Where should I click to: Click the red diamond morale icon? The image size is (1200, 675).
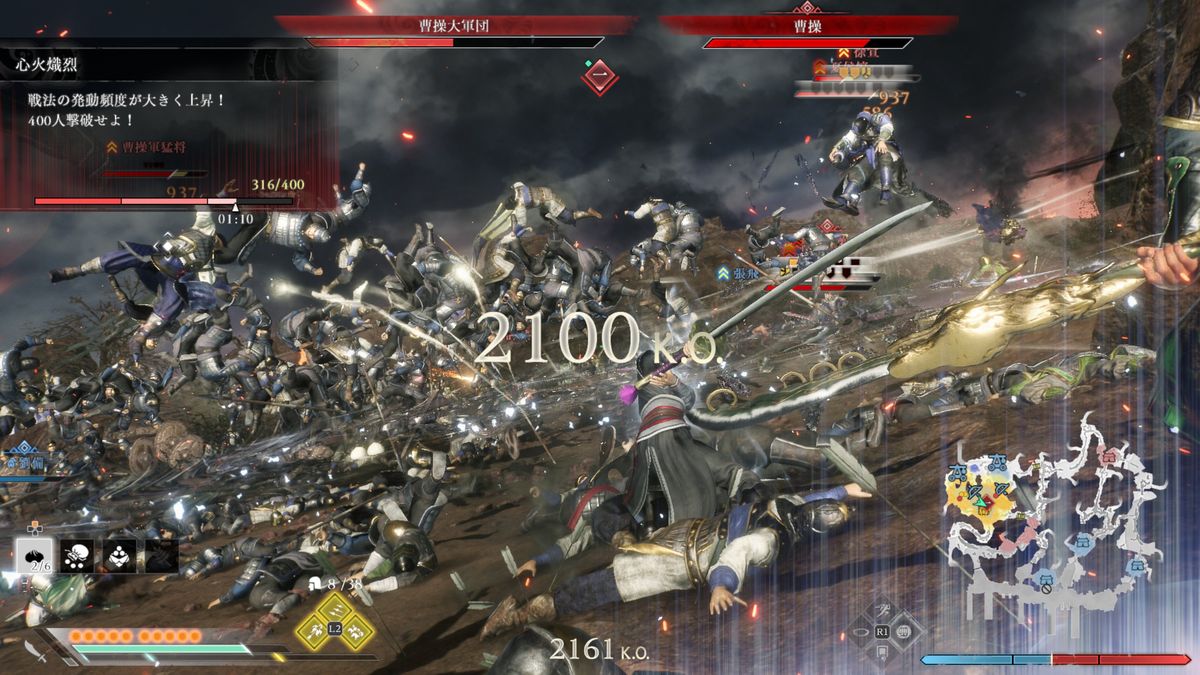[x=599, y=77]
